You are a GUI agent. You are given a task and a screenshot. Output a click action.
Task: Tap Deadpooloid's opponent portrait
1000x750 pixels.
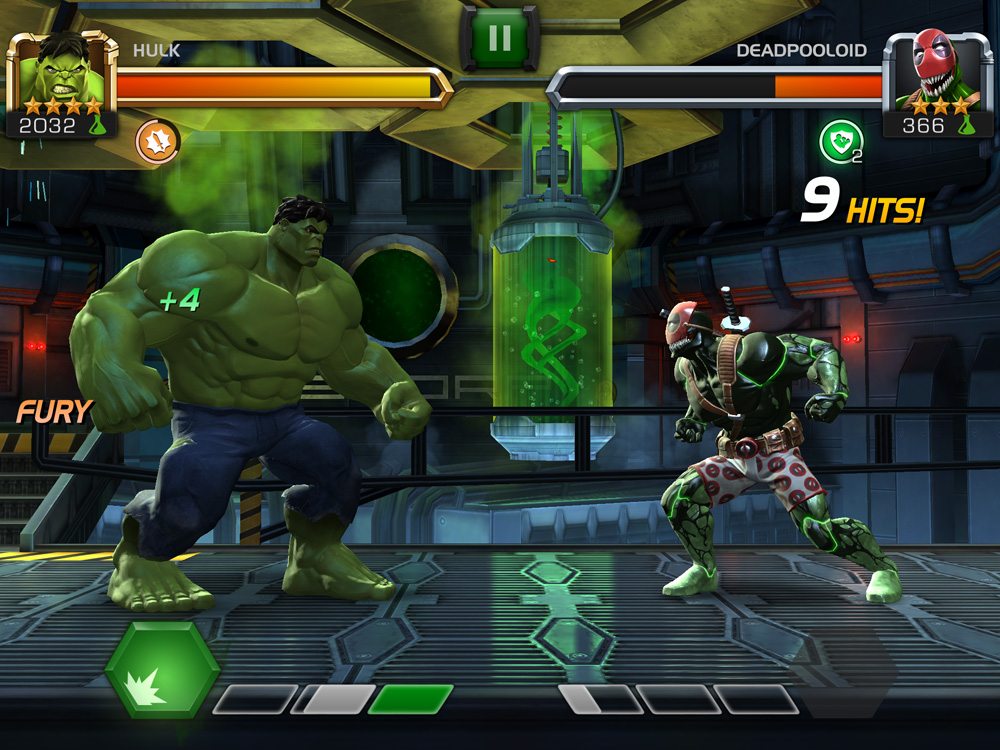(937, 77)
